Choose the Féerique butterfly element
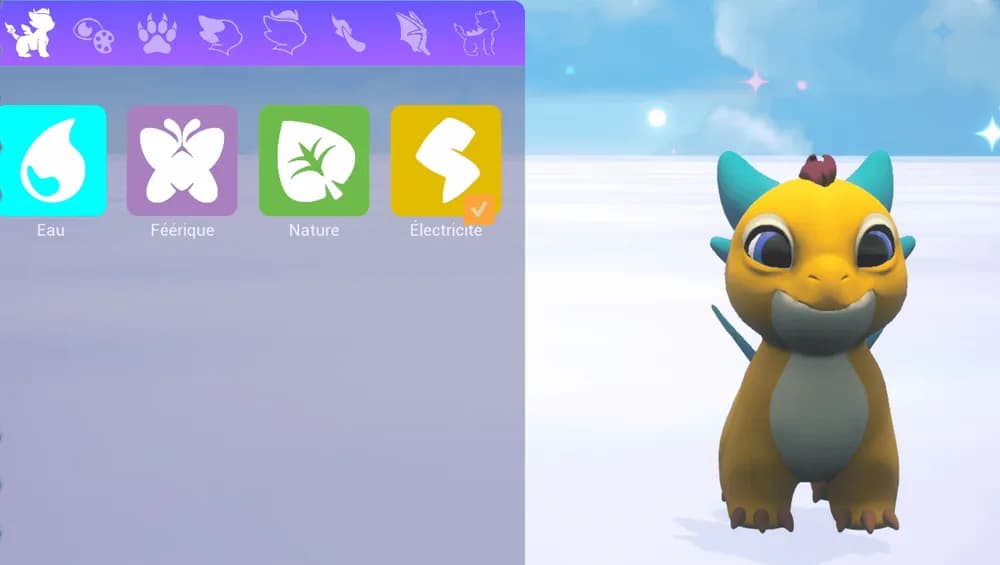Viewport: 1000px width, 565px height. click(x=182, y=161)
